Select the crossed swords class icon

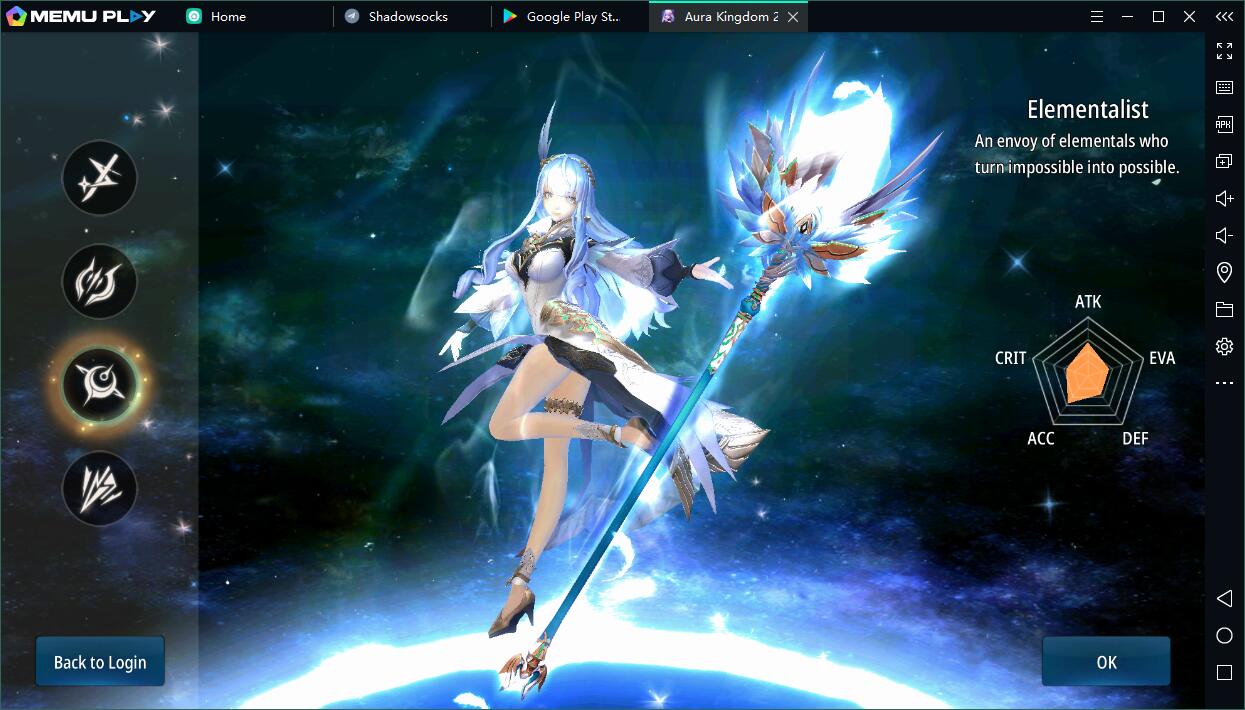click(99, 179)
